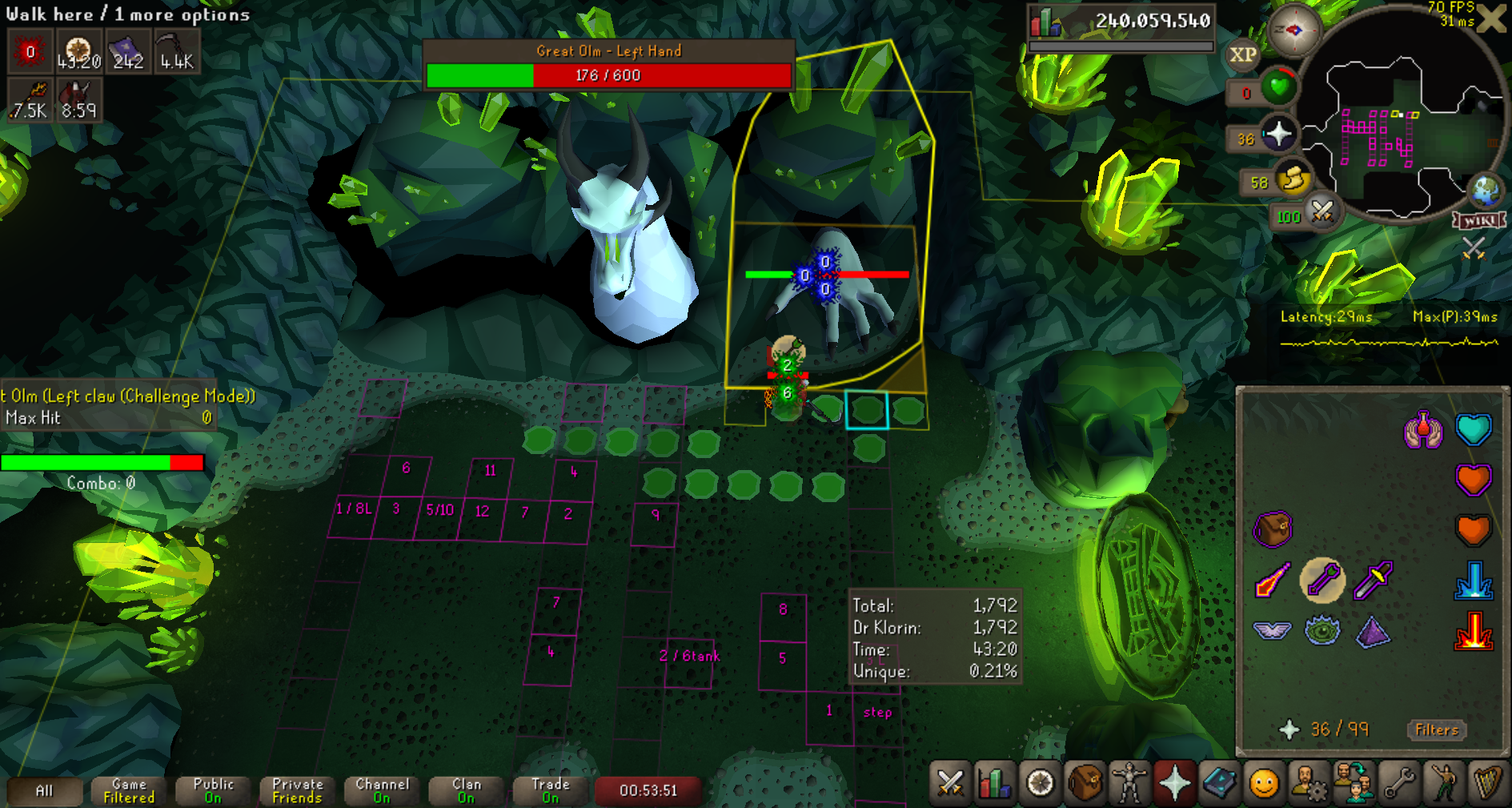This screenshot has width=1512, height=808.
Task: Toggle the highlighted arrow protection prayer
Action: [1322, 579]
